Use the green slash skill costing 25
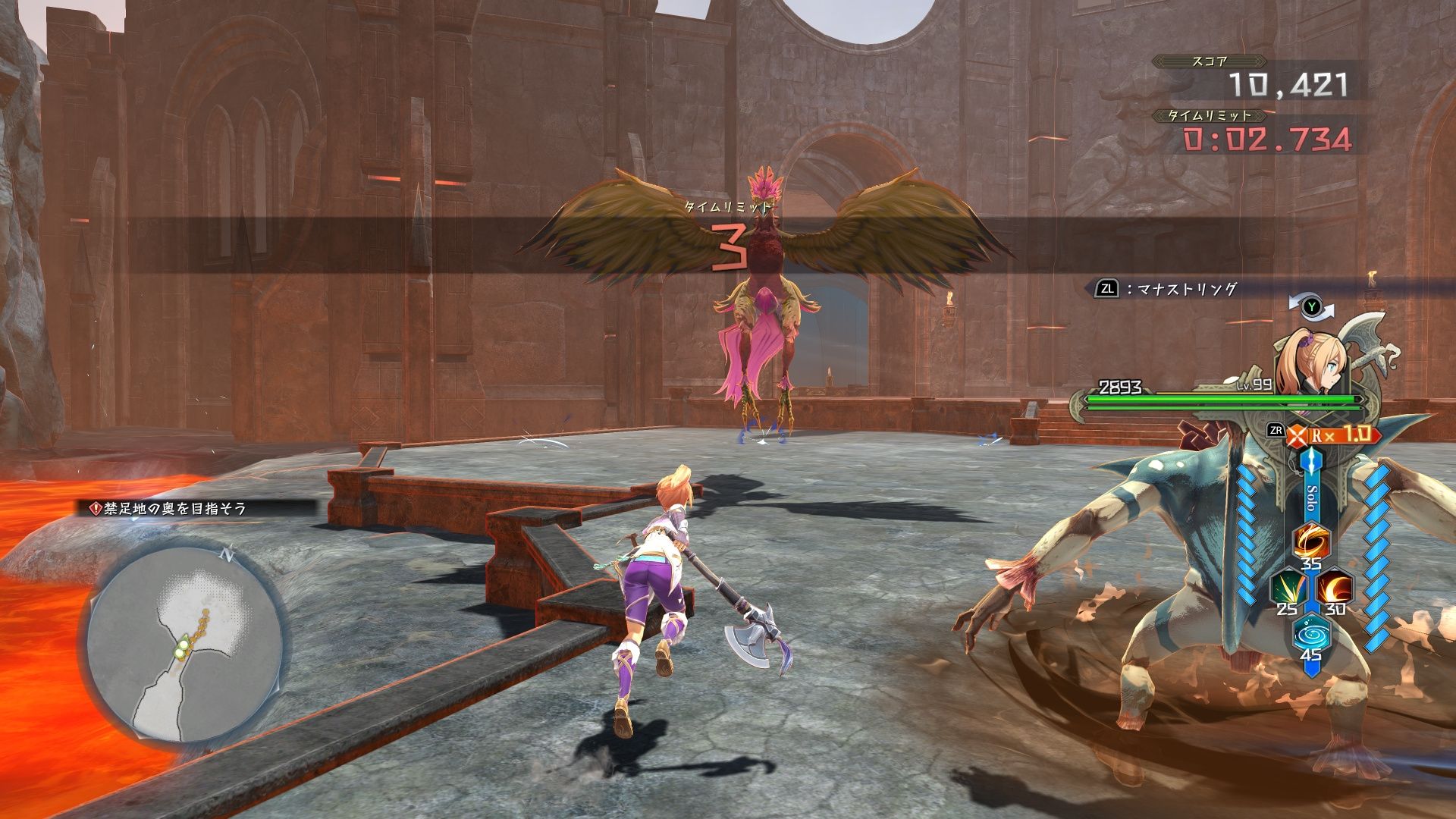The image size is (1456, 819). 1287,587
